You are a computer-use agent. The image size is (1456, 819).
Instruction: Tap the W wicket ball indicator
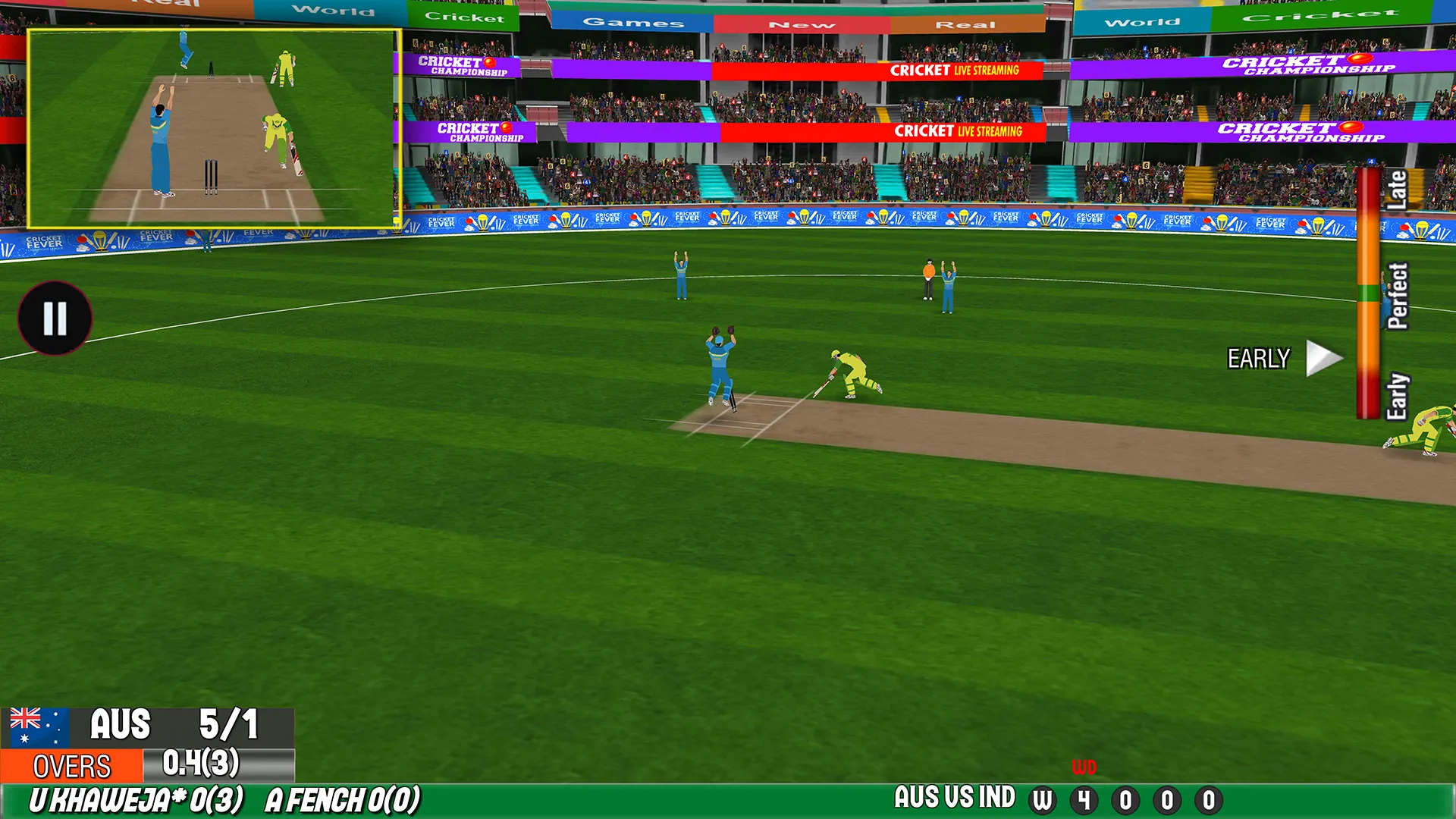(1043, 799)
